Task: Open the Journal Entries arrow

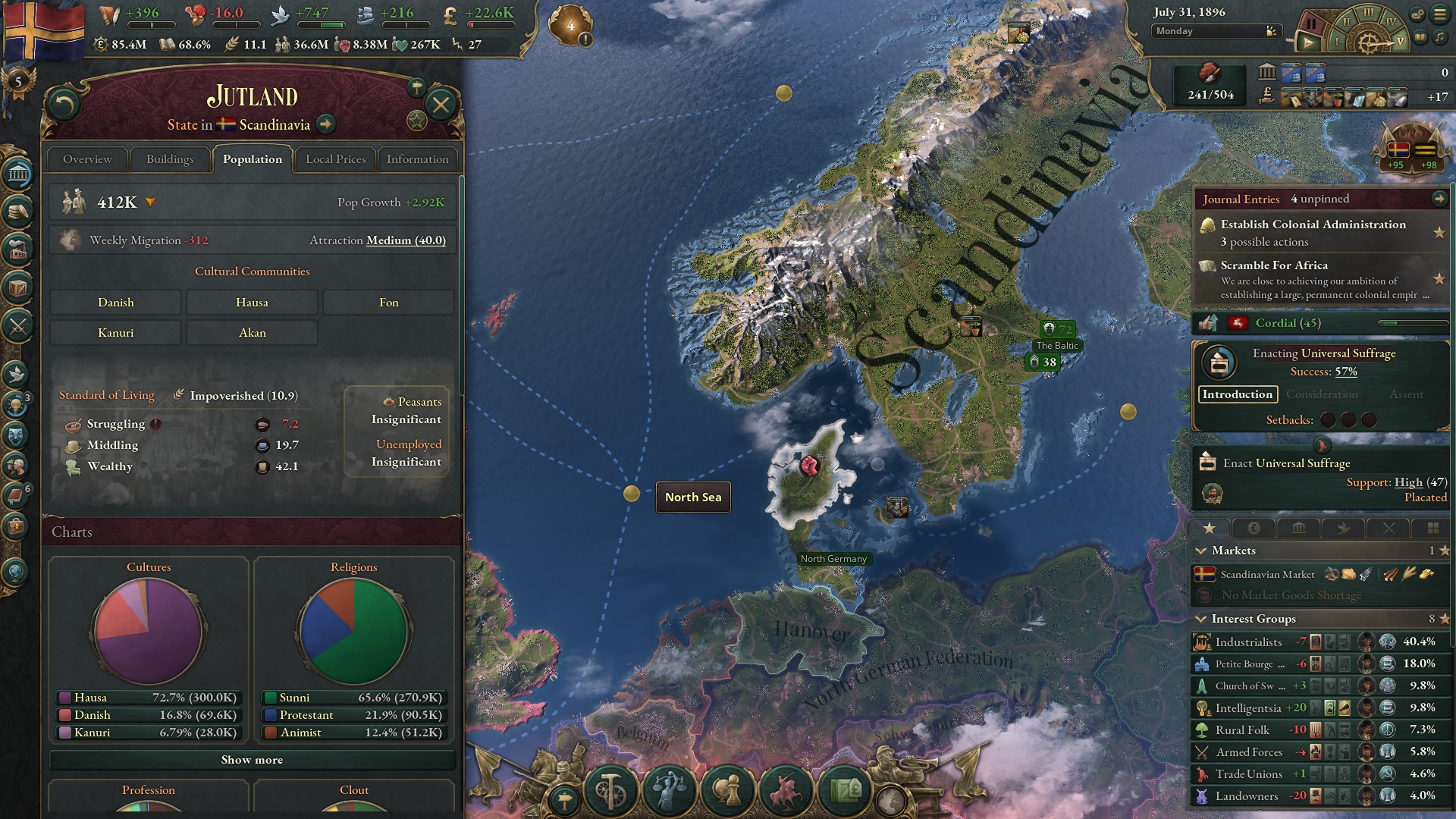Action: [1439, 199]
